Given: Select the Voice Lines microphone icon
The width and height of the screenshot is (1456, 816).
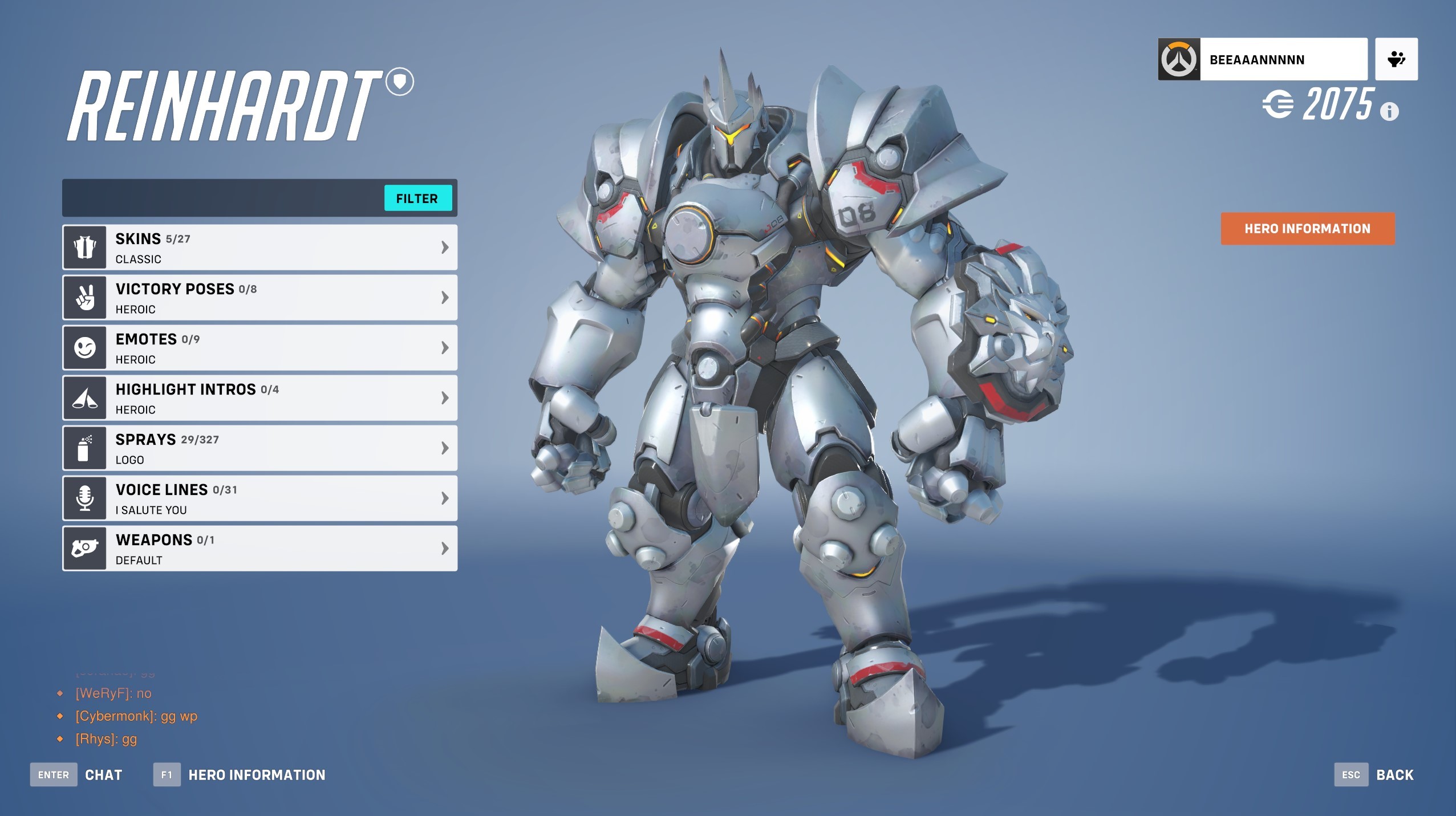Looking at the screenshot, I should coord(84,497).
